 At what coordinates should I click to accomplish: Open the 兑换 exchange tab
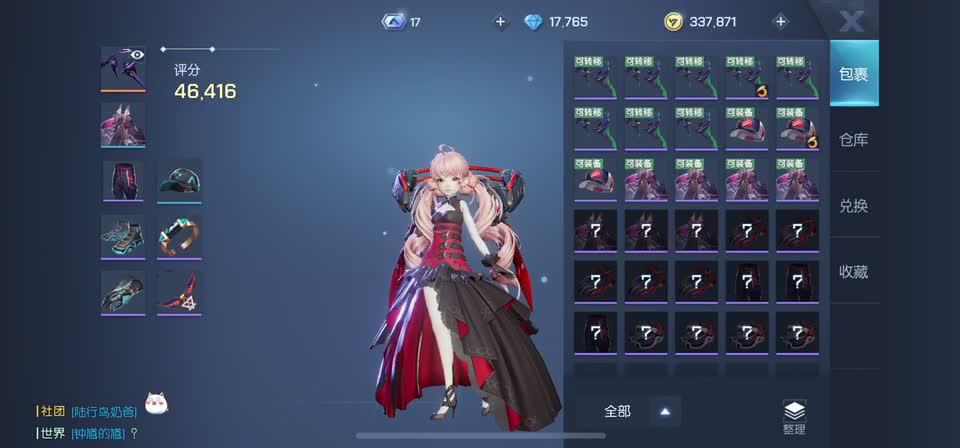click(853, 205)
